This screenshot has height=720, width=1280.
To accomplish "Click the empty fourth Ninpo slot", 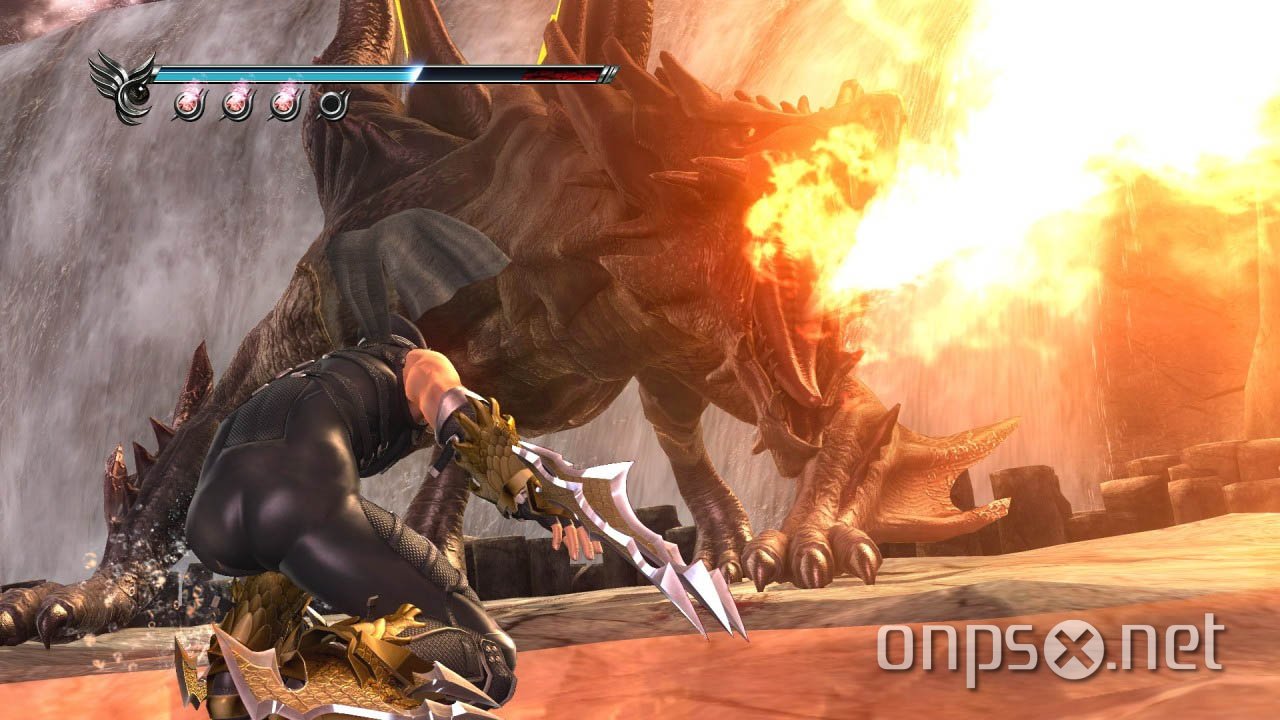I will 332,103.
